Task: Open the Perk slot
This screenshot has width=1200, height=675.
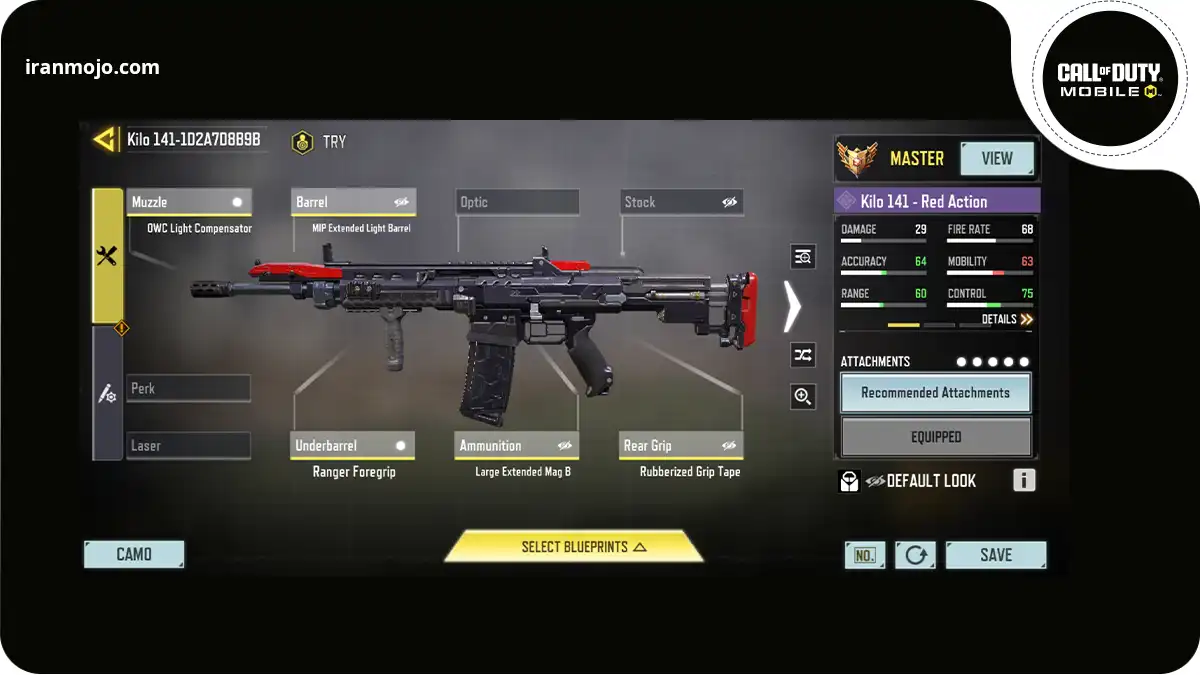Action: tap(189, 388)
